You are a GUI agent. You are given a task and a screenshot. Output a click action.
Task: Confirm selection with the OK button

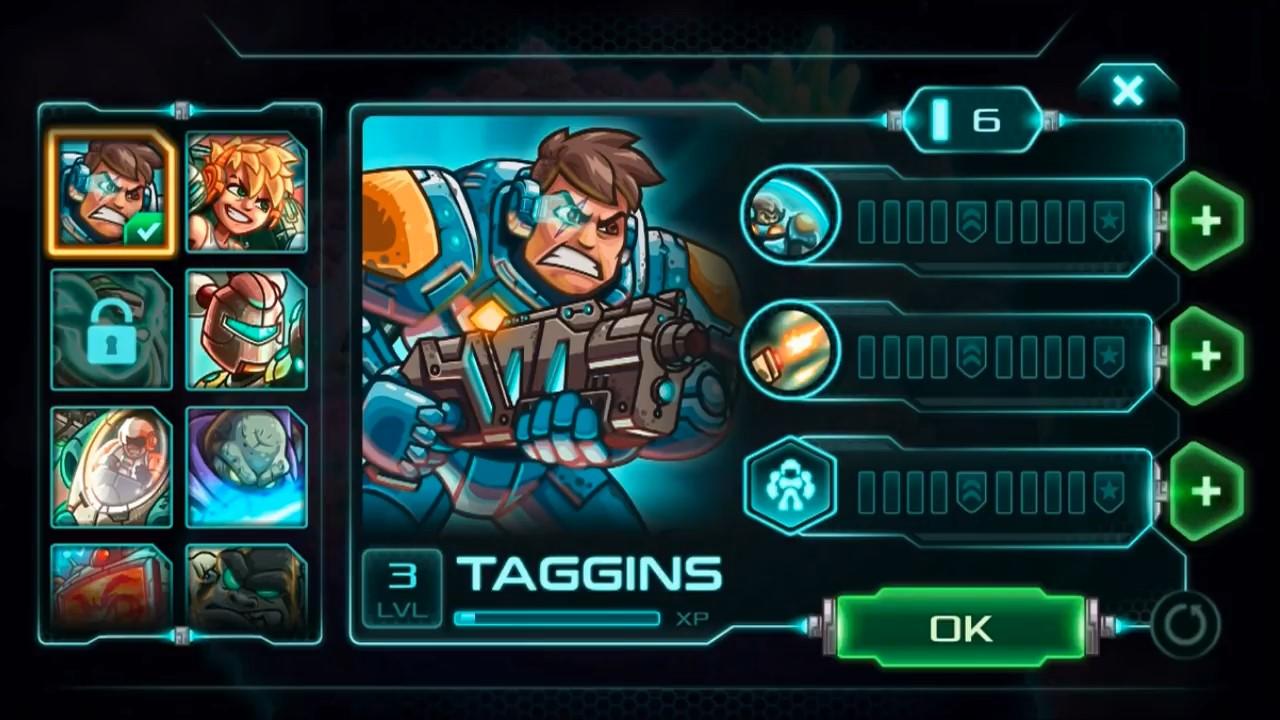958,628
